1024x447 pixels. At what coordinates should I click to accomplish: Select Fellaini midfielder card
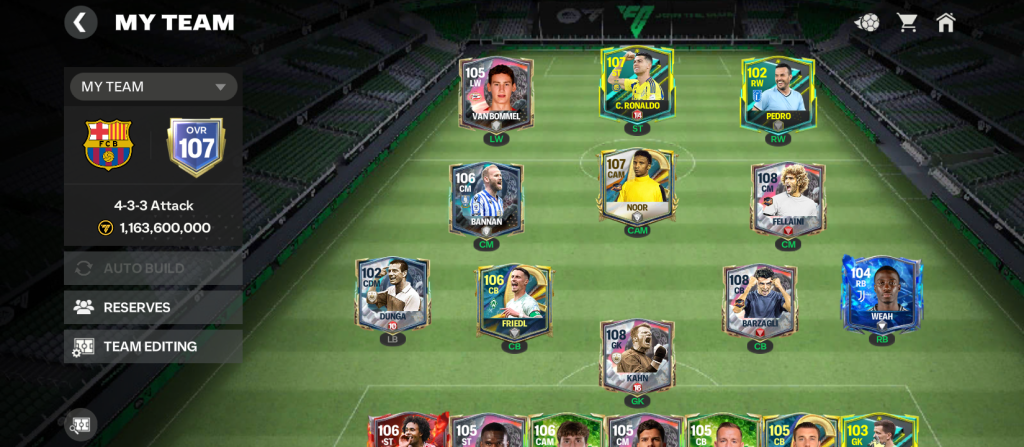pos(788,198)
